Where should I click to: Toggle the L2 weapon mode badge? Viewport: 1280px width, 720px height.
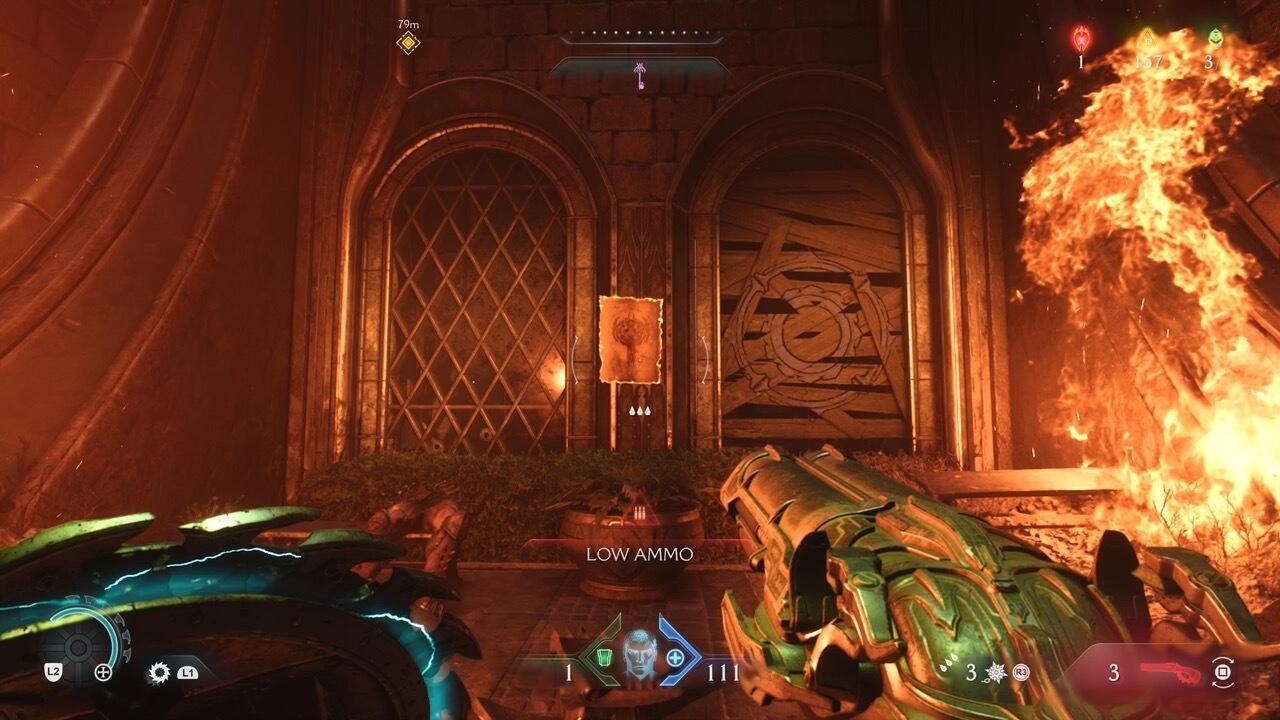(x=53, y=671)
